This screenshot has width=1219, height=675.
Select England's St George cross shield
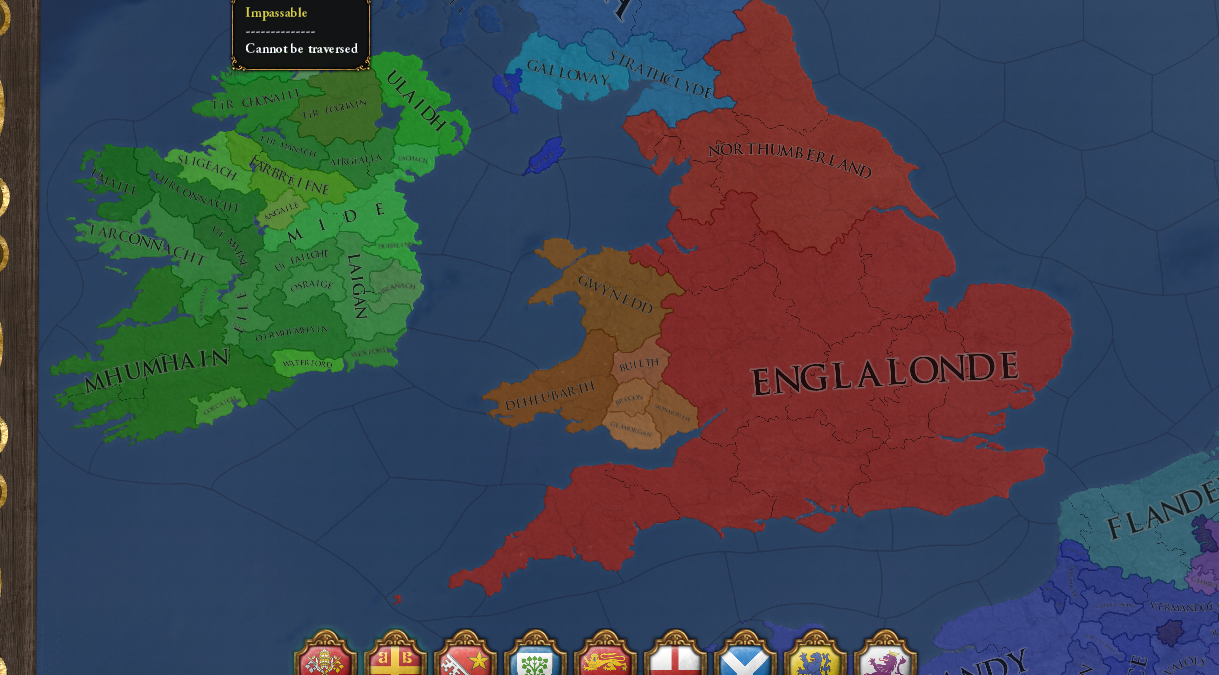coord(675,660)
